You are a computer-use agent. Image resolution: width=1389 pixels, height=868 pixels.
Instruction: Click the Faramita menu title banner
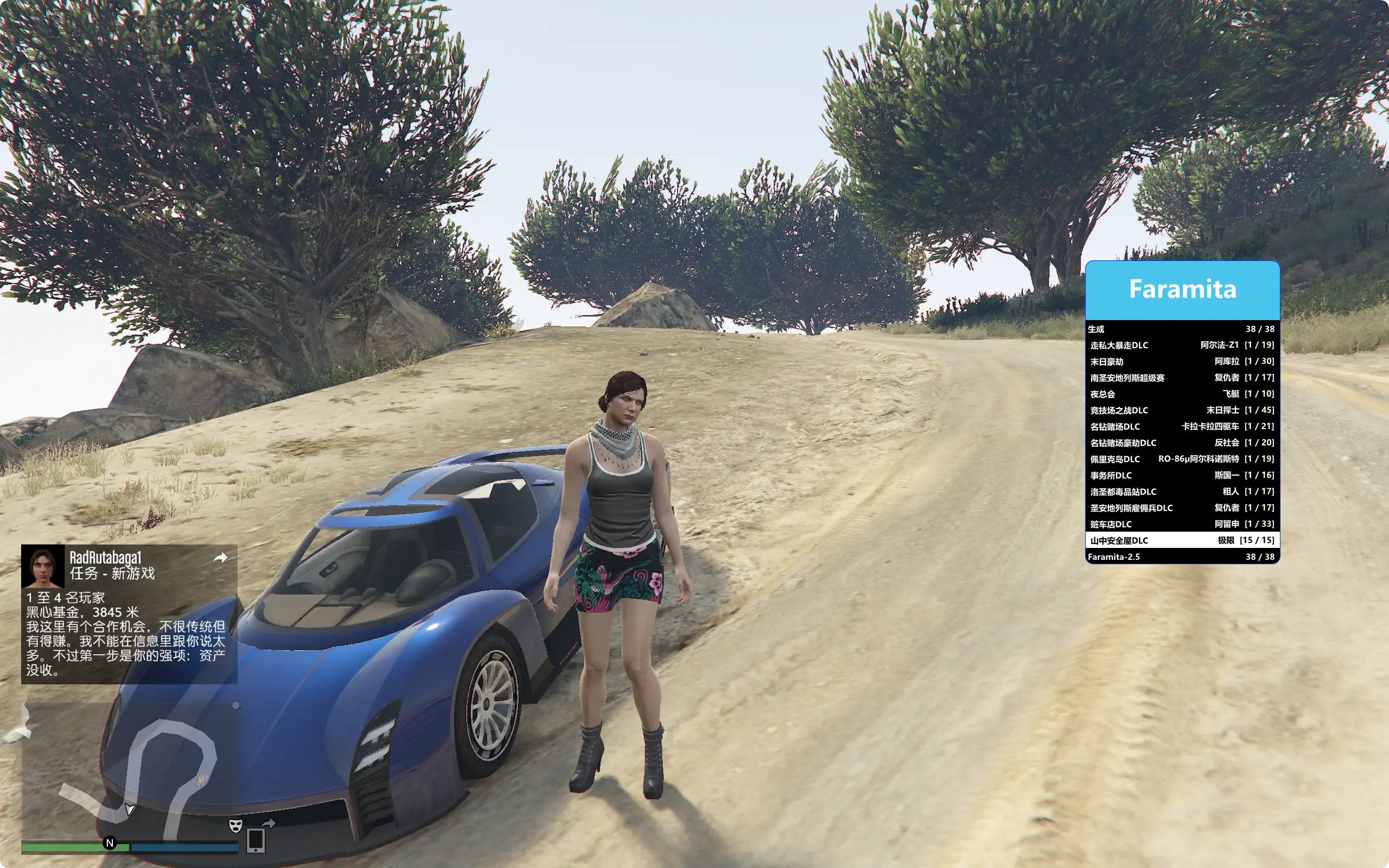1182,289
